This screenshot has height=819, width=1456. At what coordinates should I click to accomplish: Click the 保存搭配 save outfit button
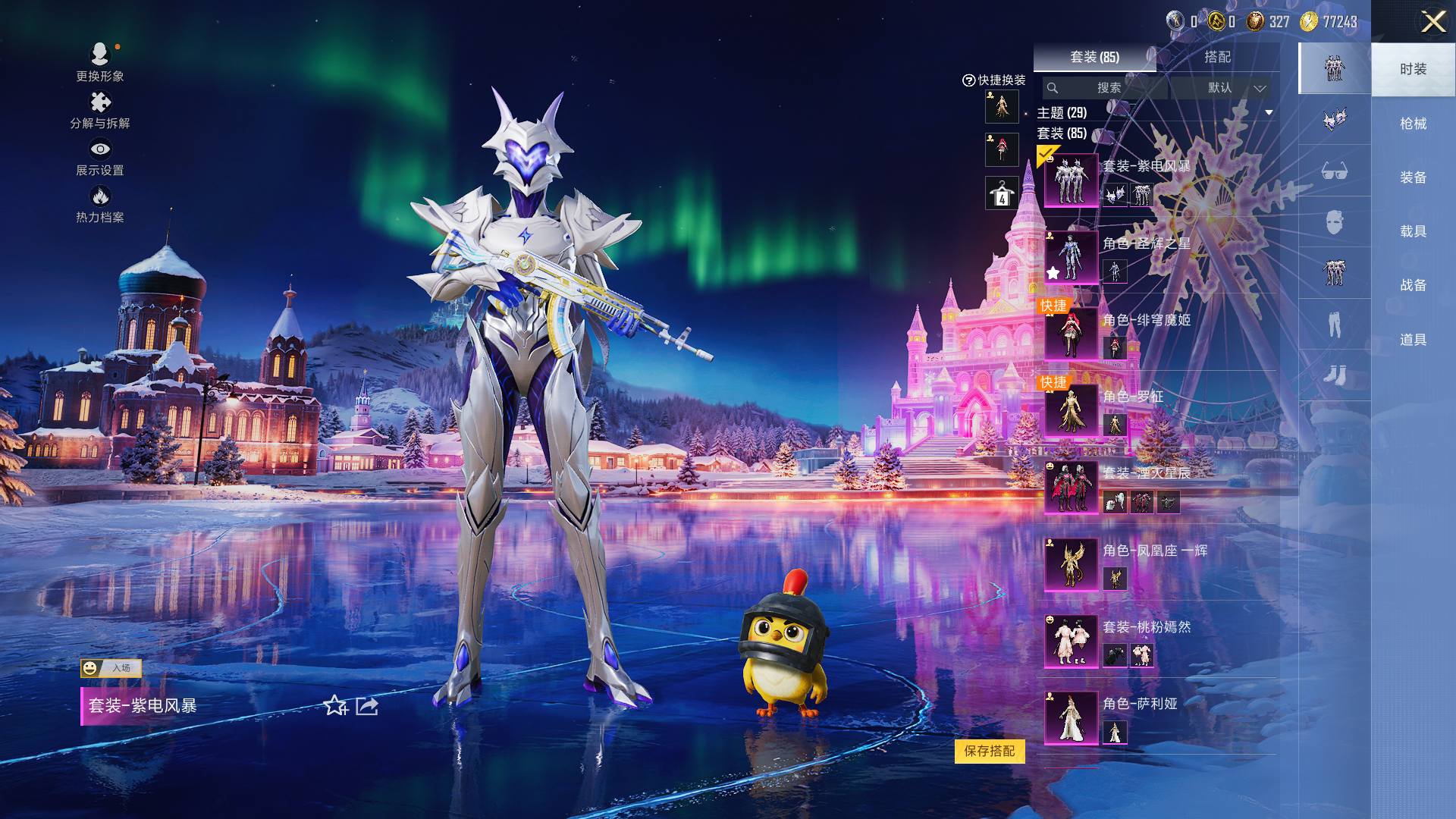click(990, 751)
